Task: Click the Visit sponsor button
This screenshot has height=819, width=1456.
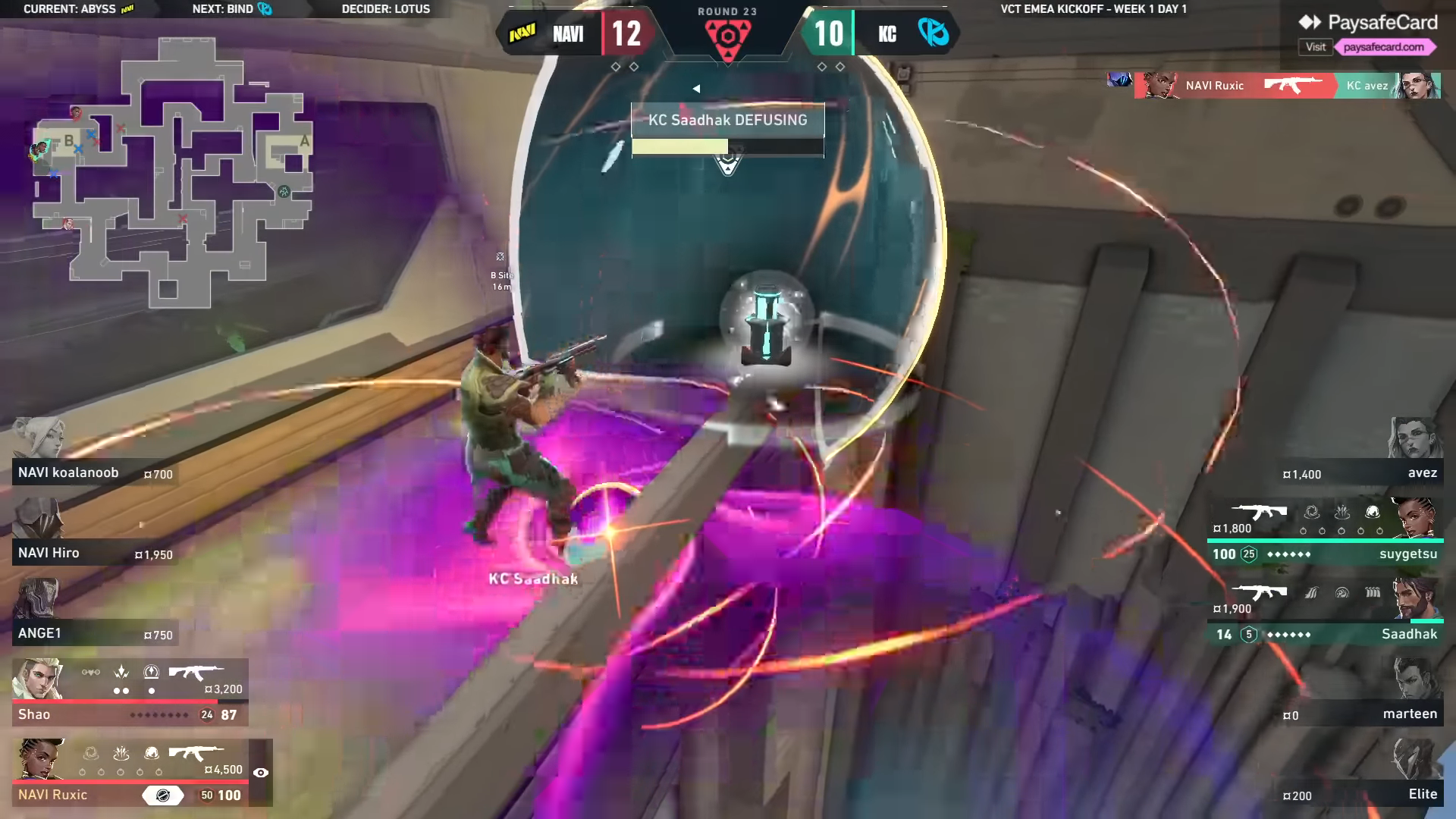Action: click(x=1316, y=47)
